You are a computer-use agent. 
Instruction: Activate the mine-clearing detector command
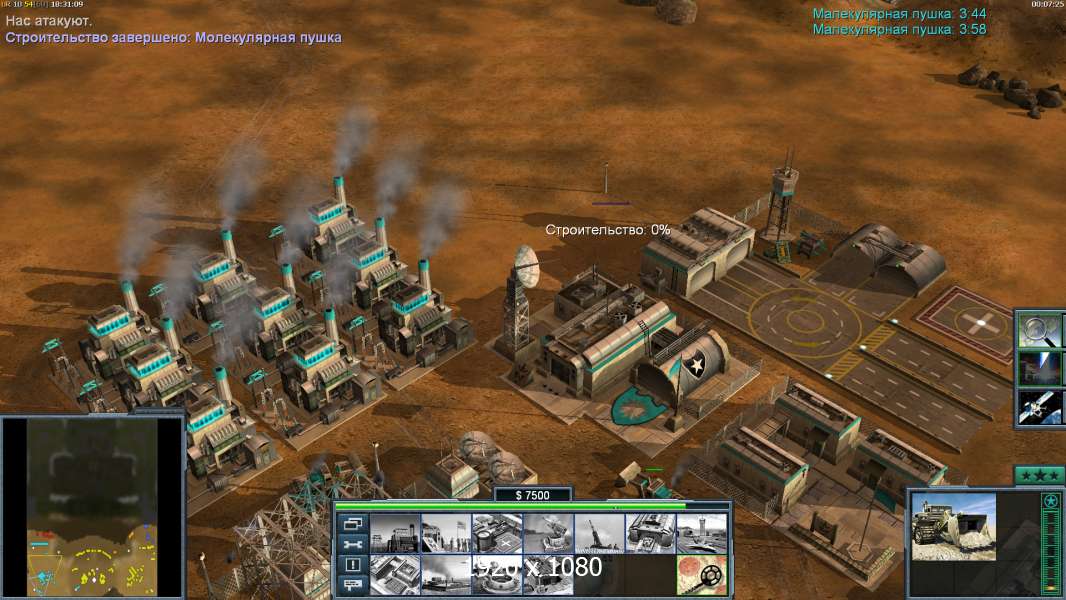click(x=701, y=575)
